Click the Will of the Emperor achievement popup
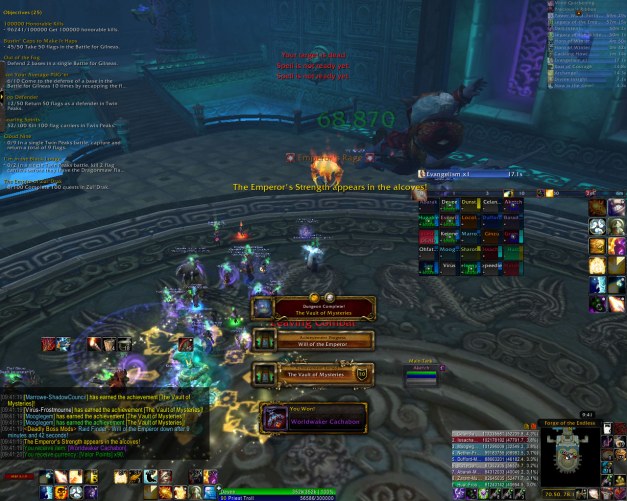This screenshot has width=627, height=501. [x=312, y=340]
